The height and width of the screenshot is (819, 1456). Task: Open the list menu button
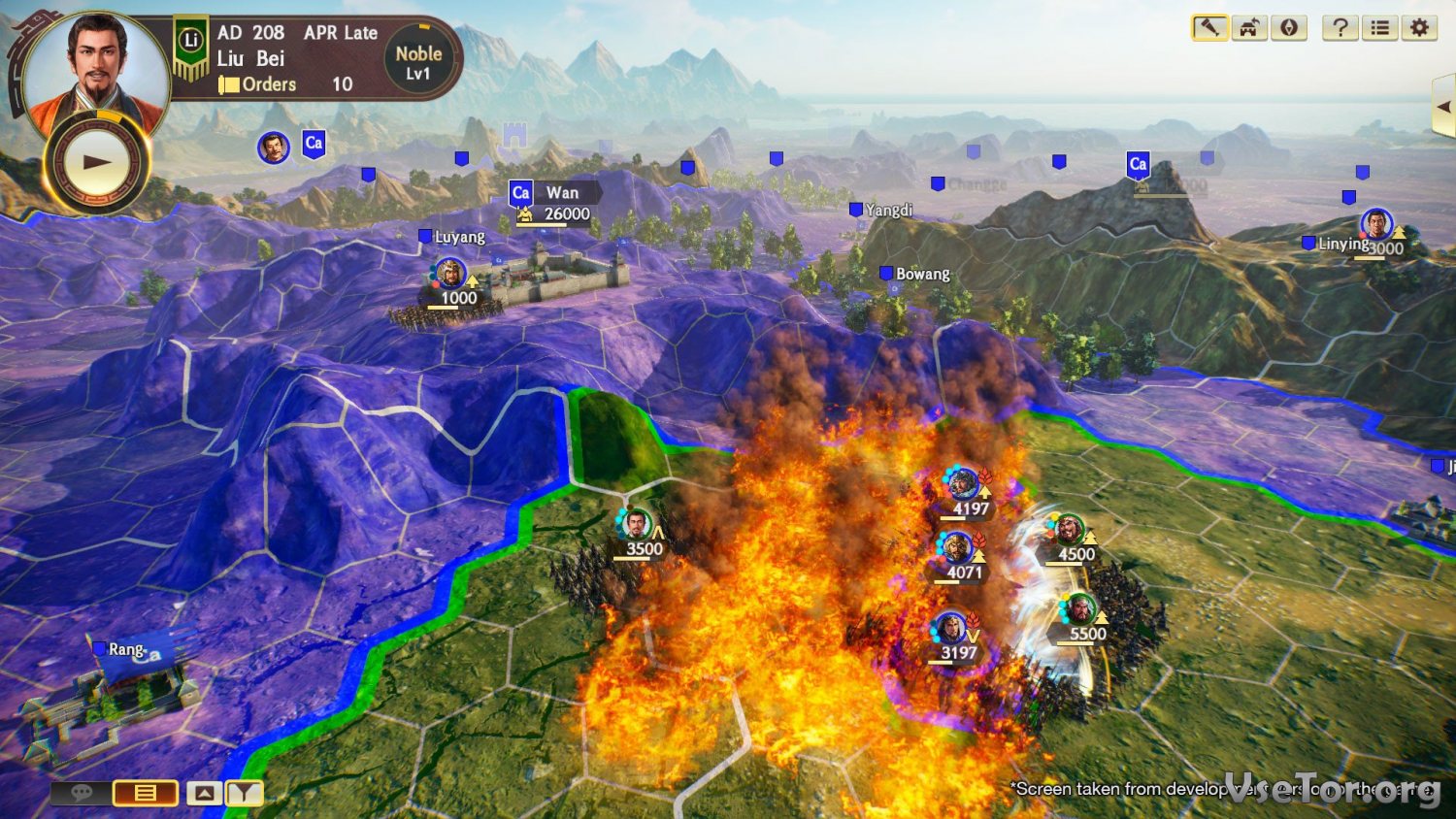click(x=1379, y=27)
